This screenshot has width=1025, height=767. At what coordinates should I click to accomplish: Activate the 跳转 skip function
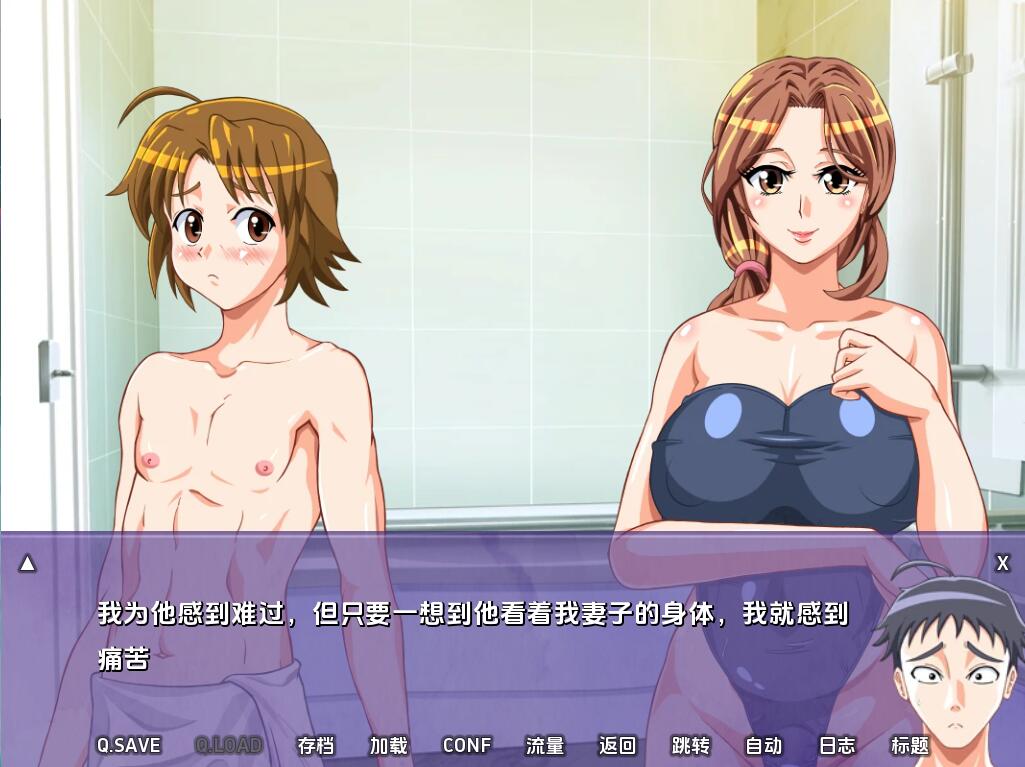tap(690, 745)
